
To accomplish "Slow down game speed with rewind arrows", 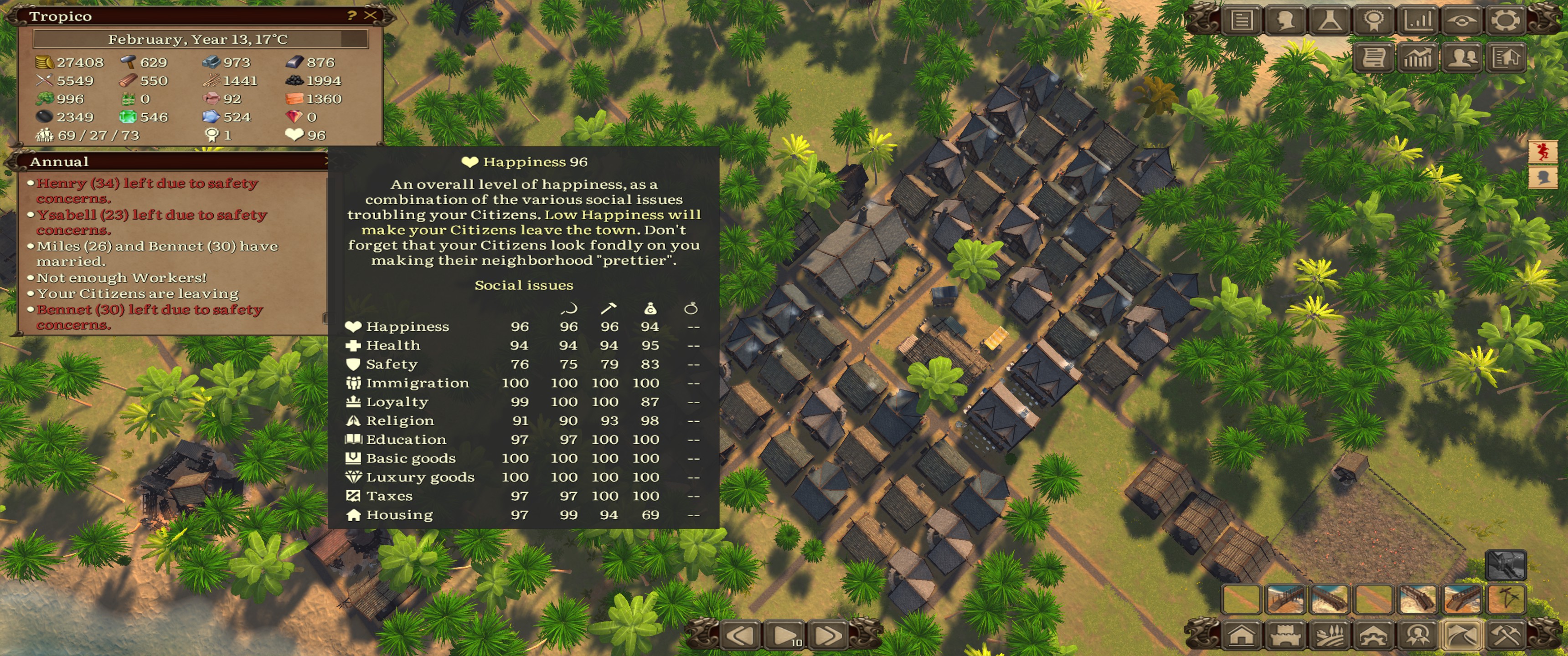I will [x=741, y=636].
